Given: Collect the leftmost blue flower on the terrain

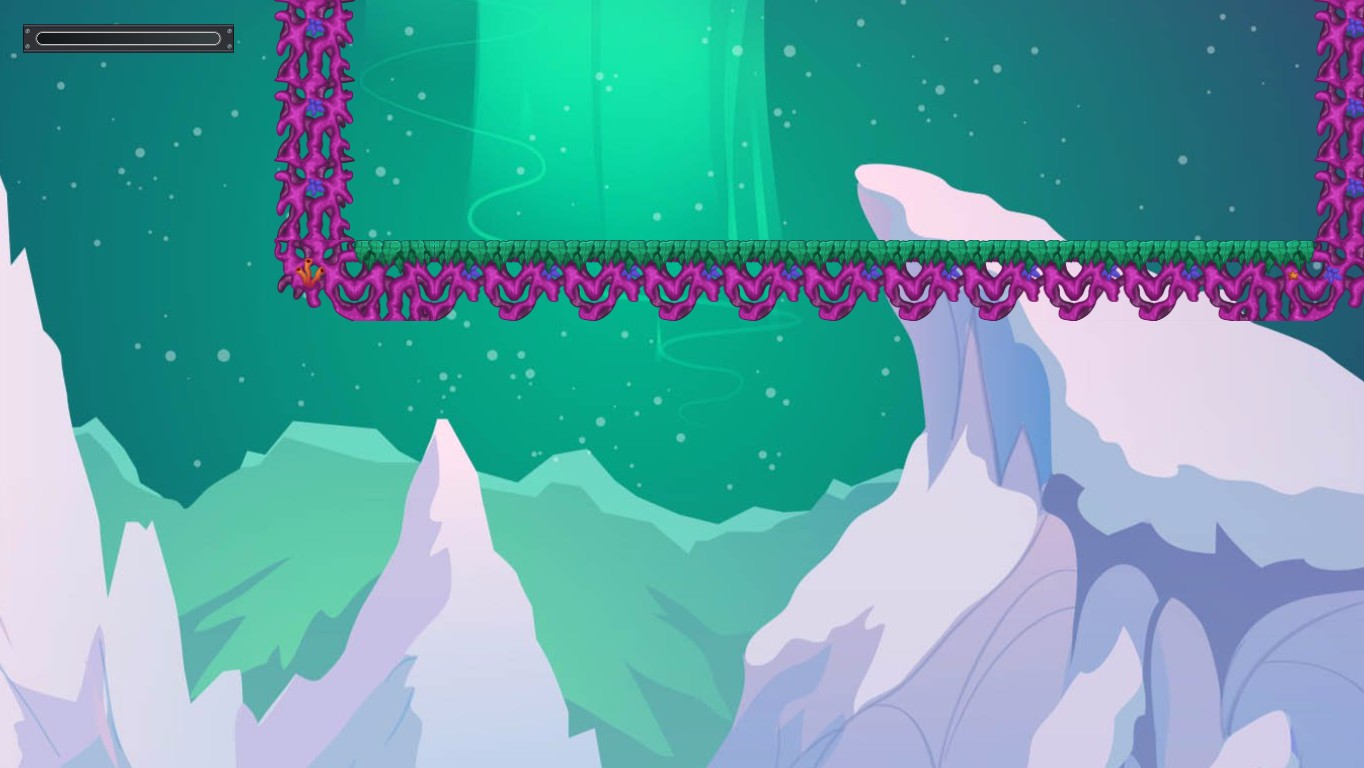Looking at the screenshot, I should click(x=471, y=271).
